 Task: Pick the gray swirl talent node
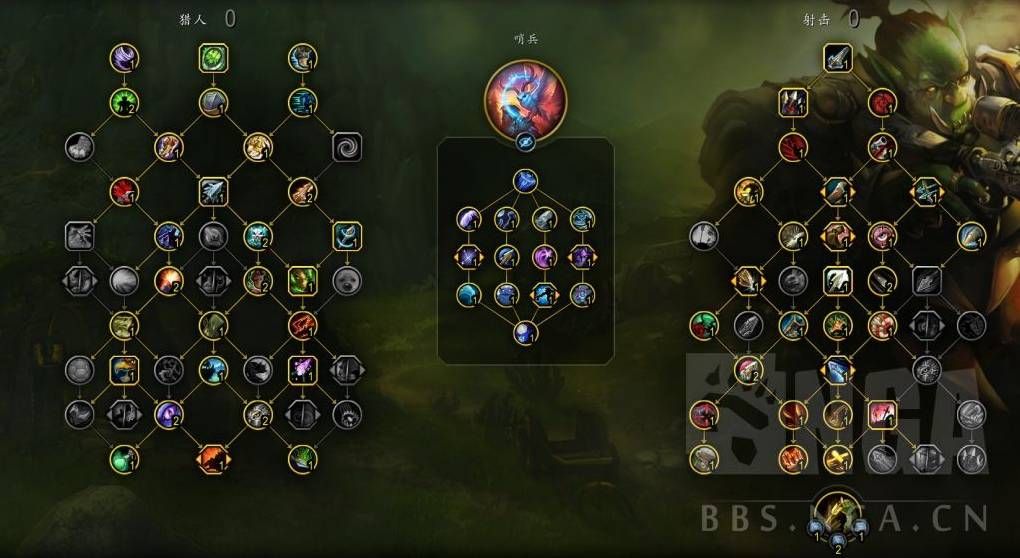347,147
